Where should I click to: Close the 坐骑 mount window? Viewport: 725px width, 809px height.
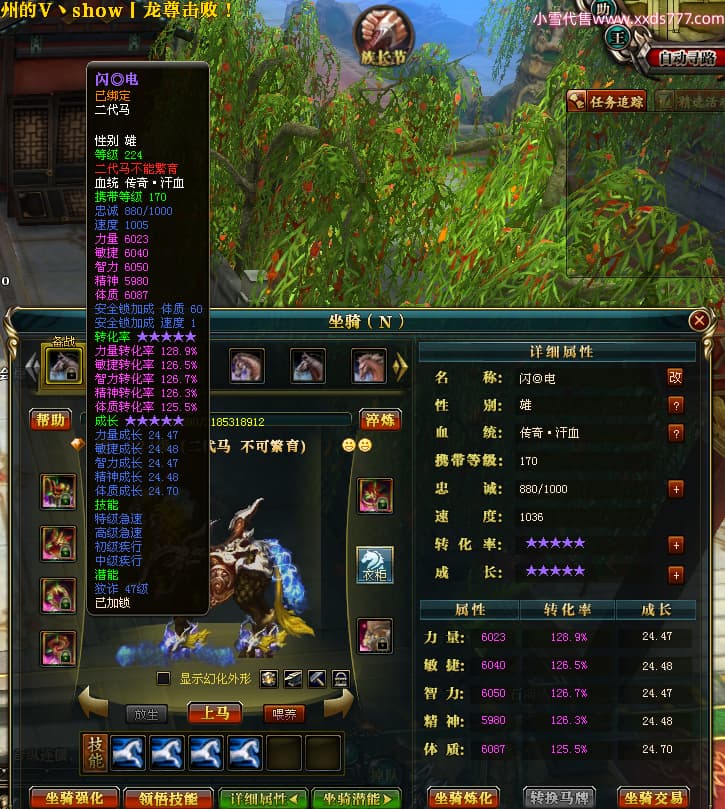click(699, 320)
